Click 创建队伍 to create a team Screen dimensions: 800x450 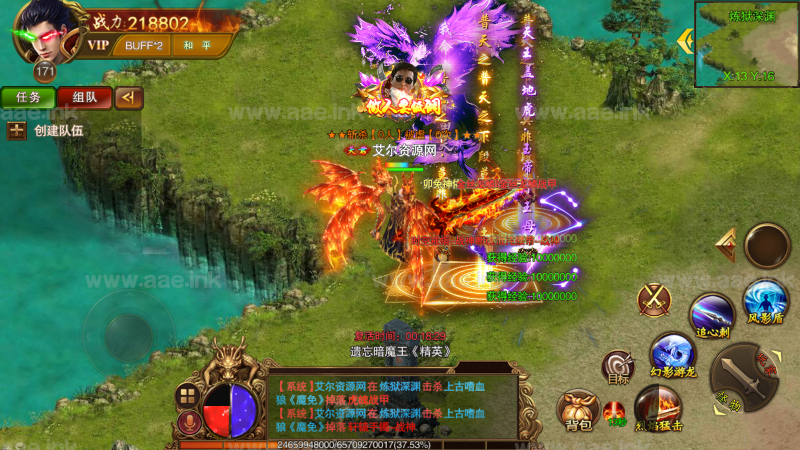coord(46,130)
